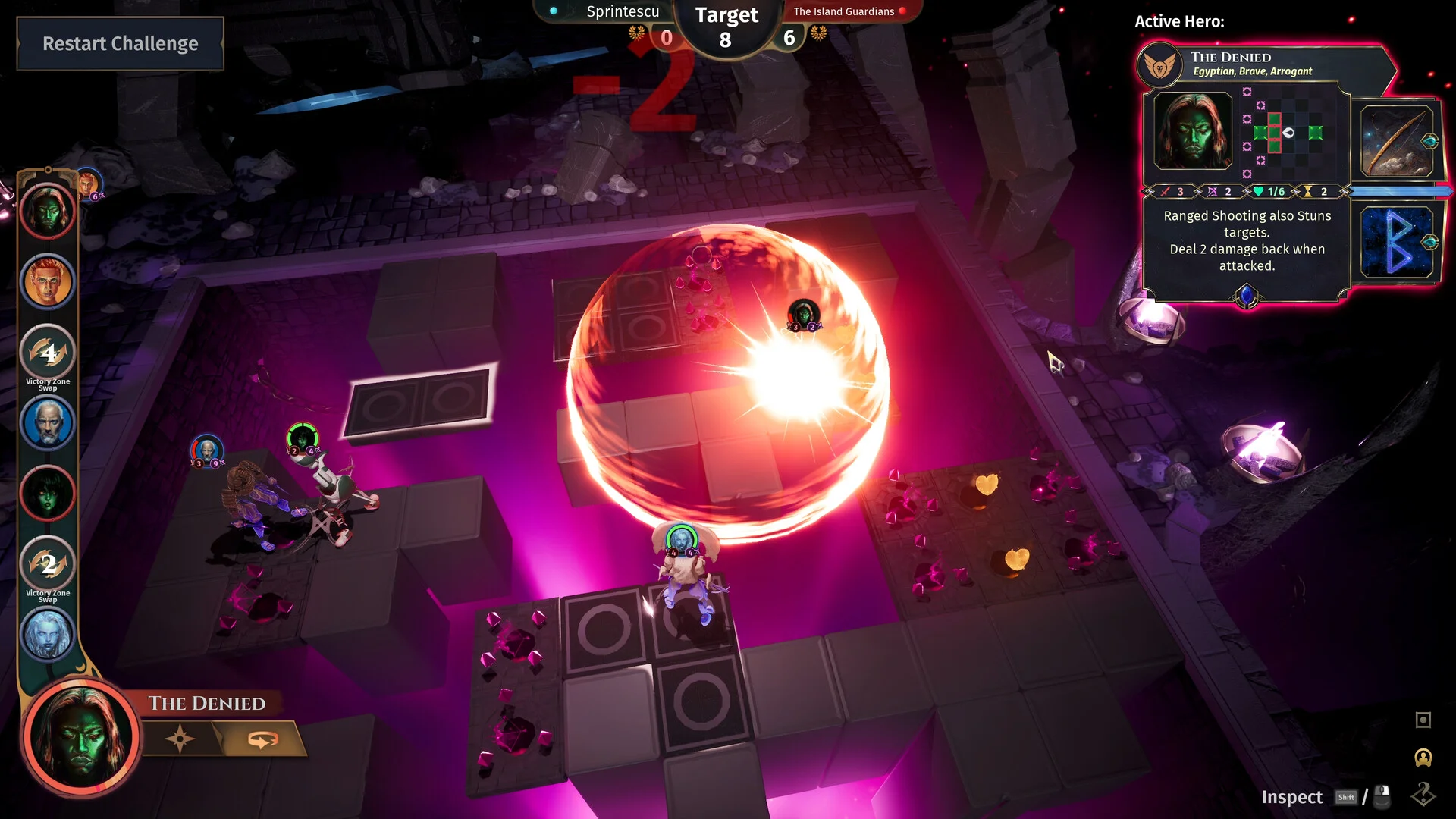
Task: Click the square dot icon
Action: 1423,720
